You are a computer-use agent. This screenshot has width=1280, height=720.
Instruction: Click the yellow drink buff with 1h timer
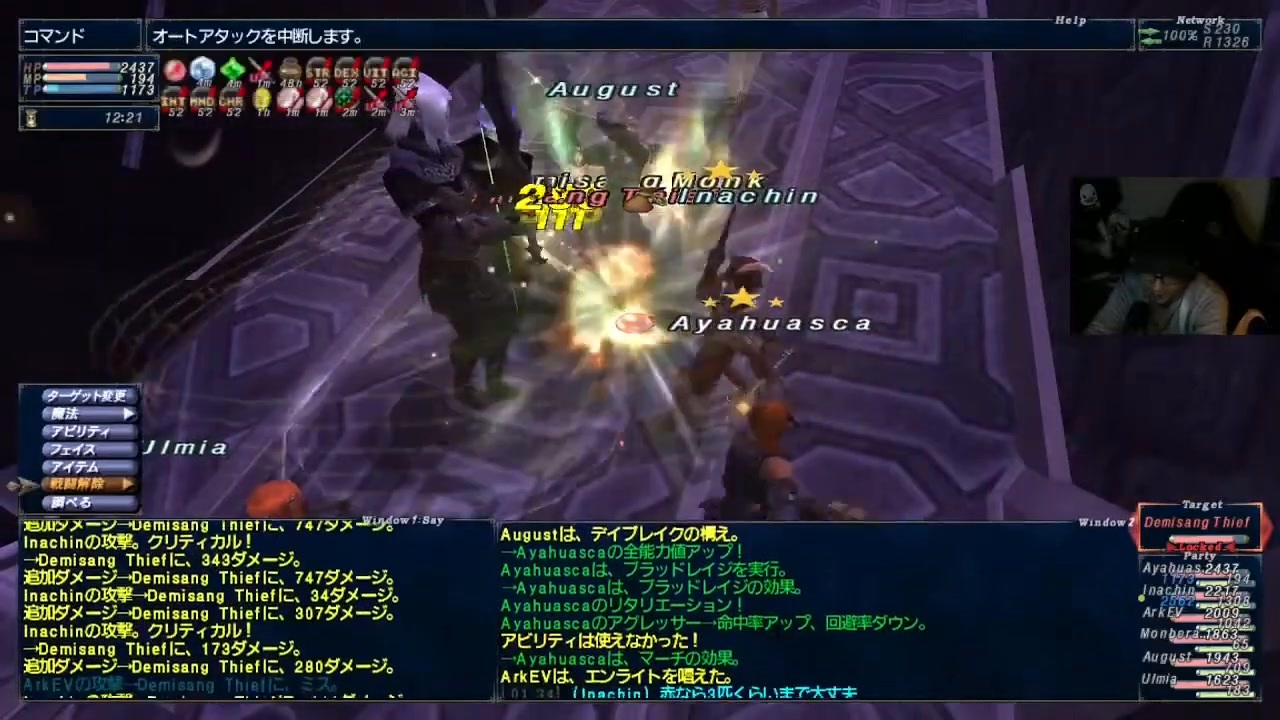(x=263, y=99)
